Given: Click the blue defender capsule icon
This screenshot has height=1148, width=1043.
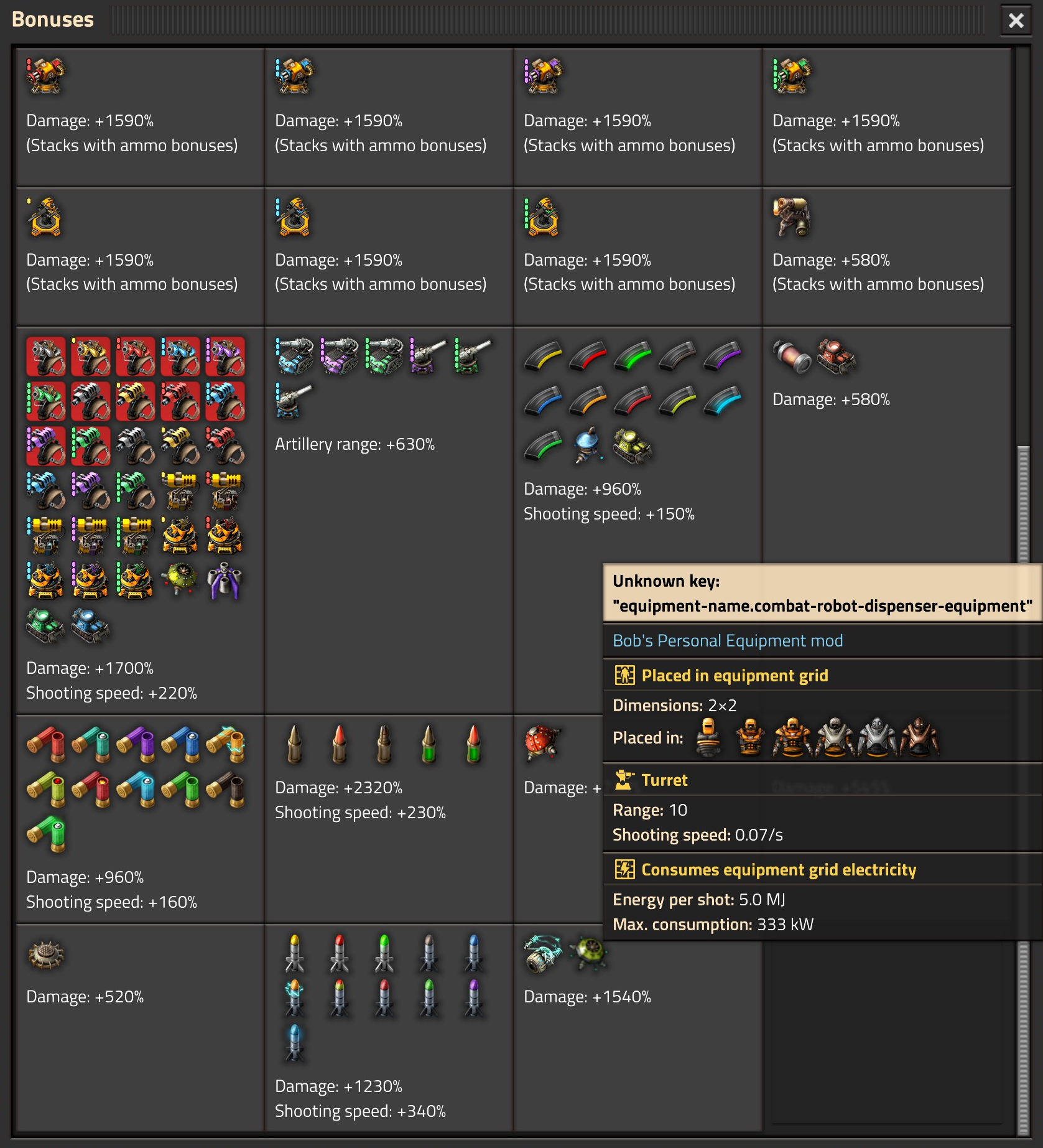Looking at the screenshot, I should point(586,446).
